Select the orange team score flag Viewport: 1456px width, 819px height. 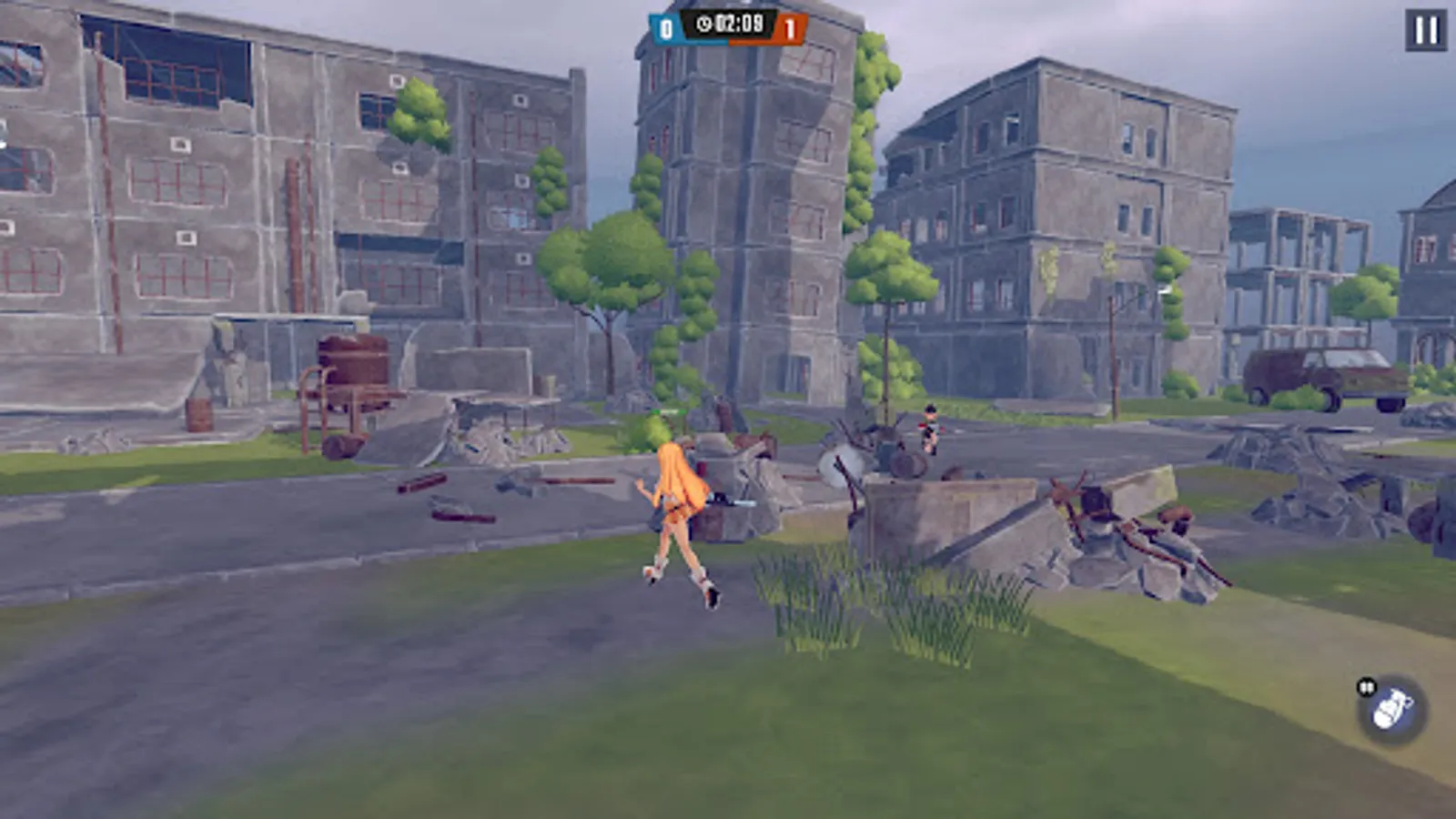[x=790, y=28]
